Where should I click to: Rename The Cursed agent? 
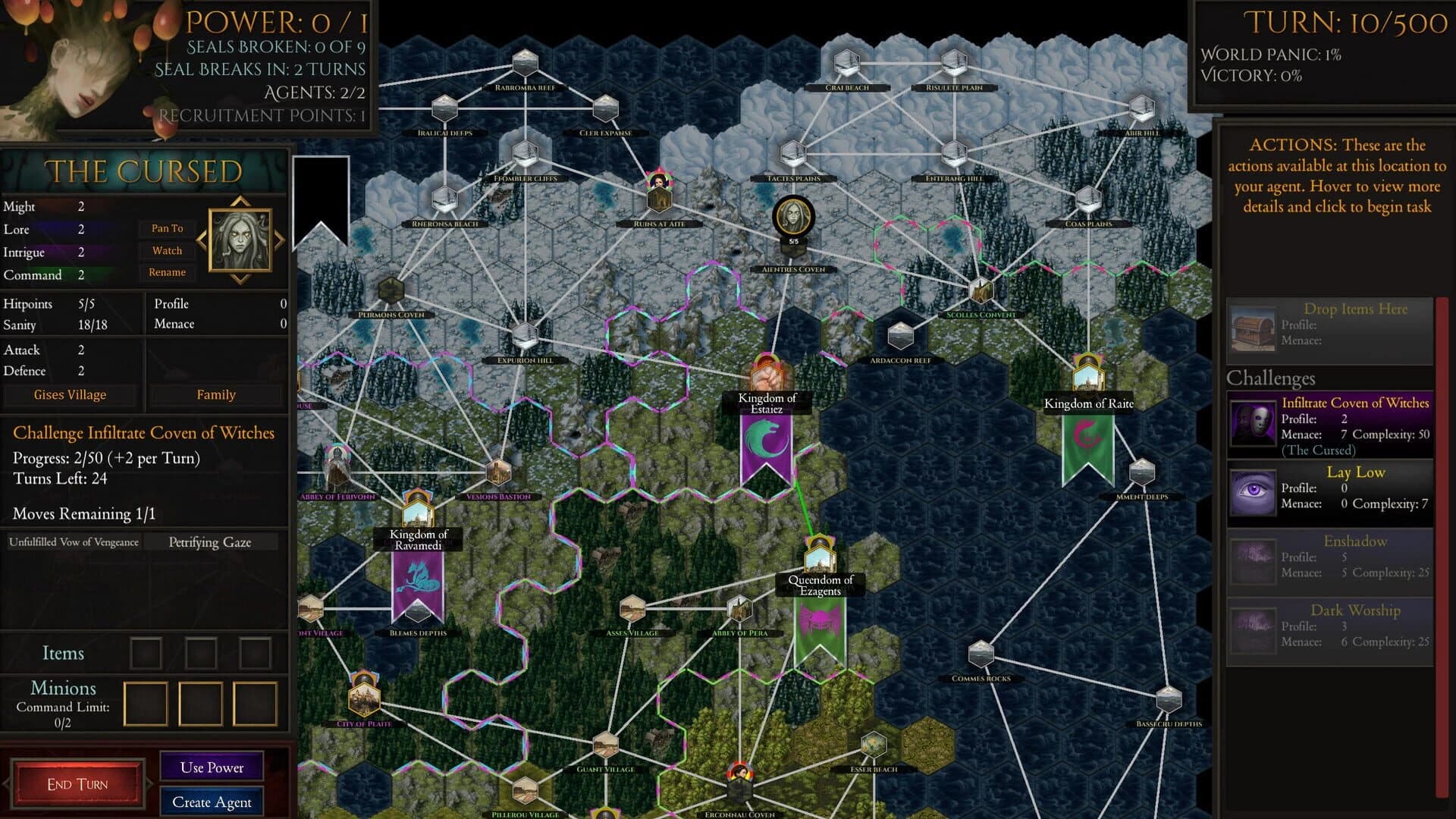(166, 272)
